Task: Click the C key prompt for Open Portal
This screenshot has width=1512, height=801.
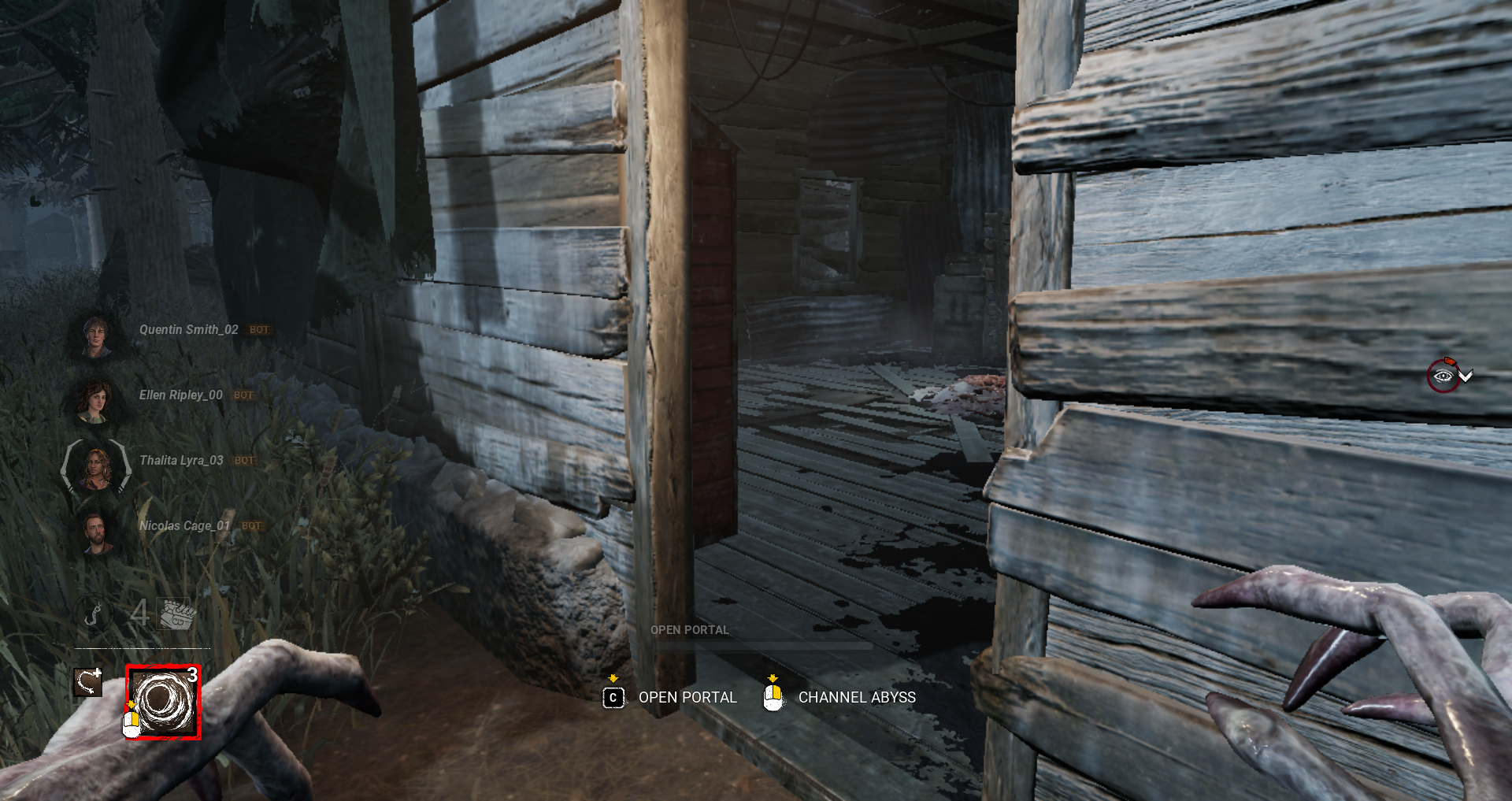Action: click(613, 698)
